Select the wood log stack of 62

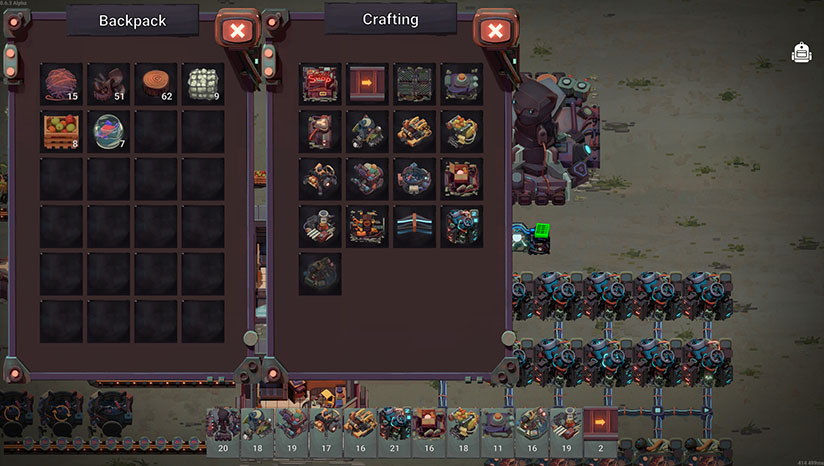coord(156,84)
